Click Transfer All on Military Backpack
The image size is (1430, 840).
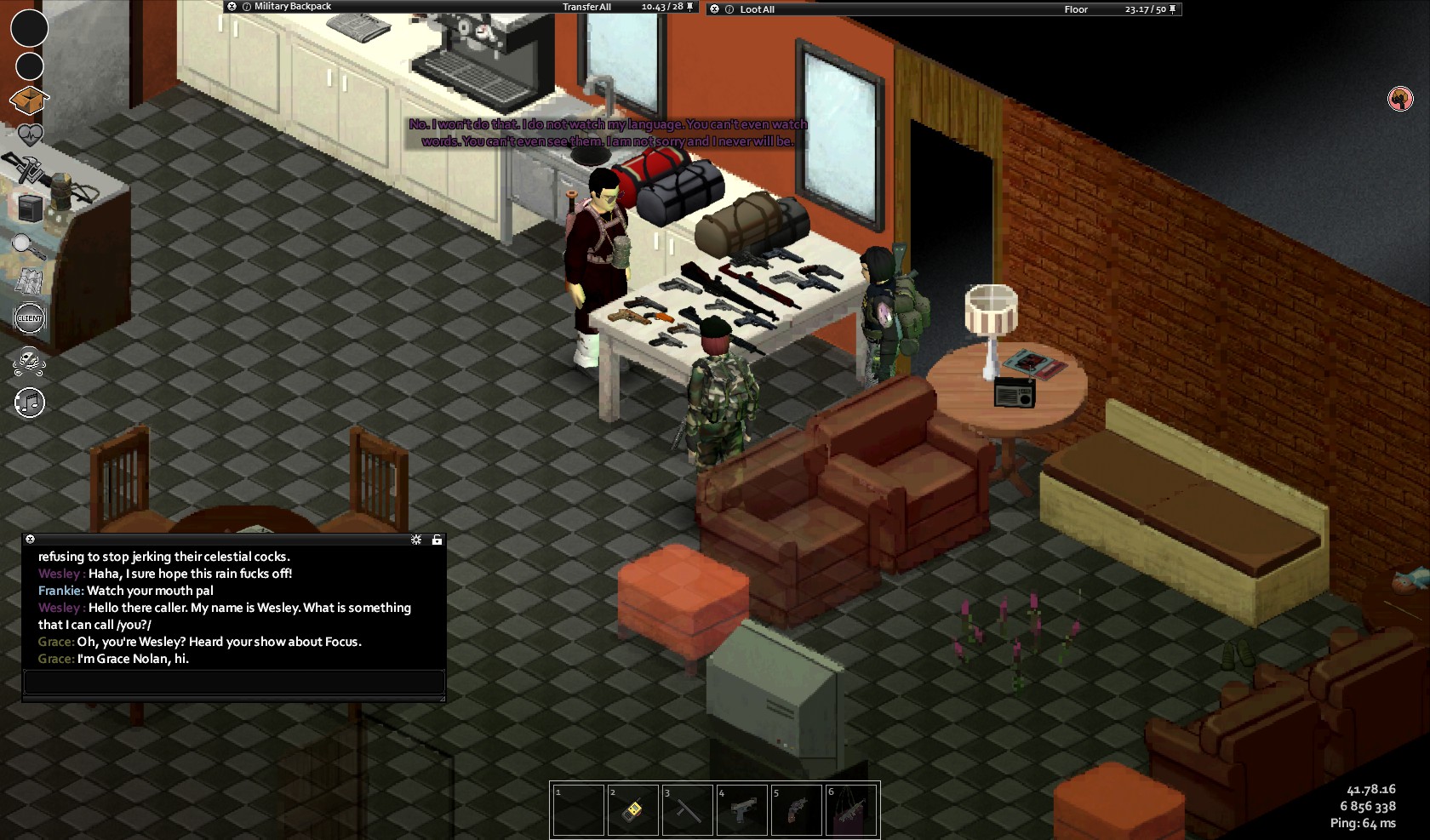[586, 7]
